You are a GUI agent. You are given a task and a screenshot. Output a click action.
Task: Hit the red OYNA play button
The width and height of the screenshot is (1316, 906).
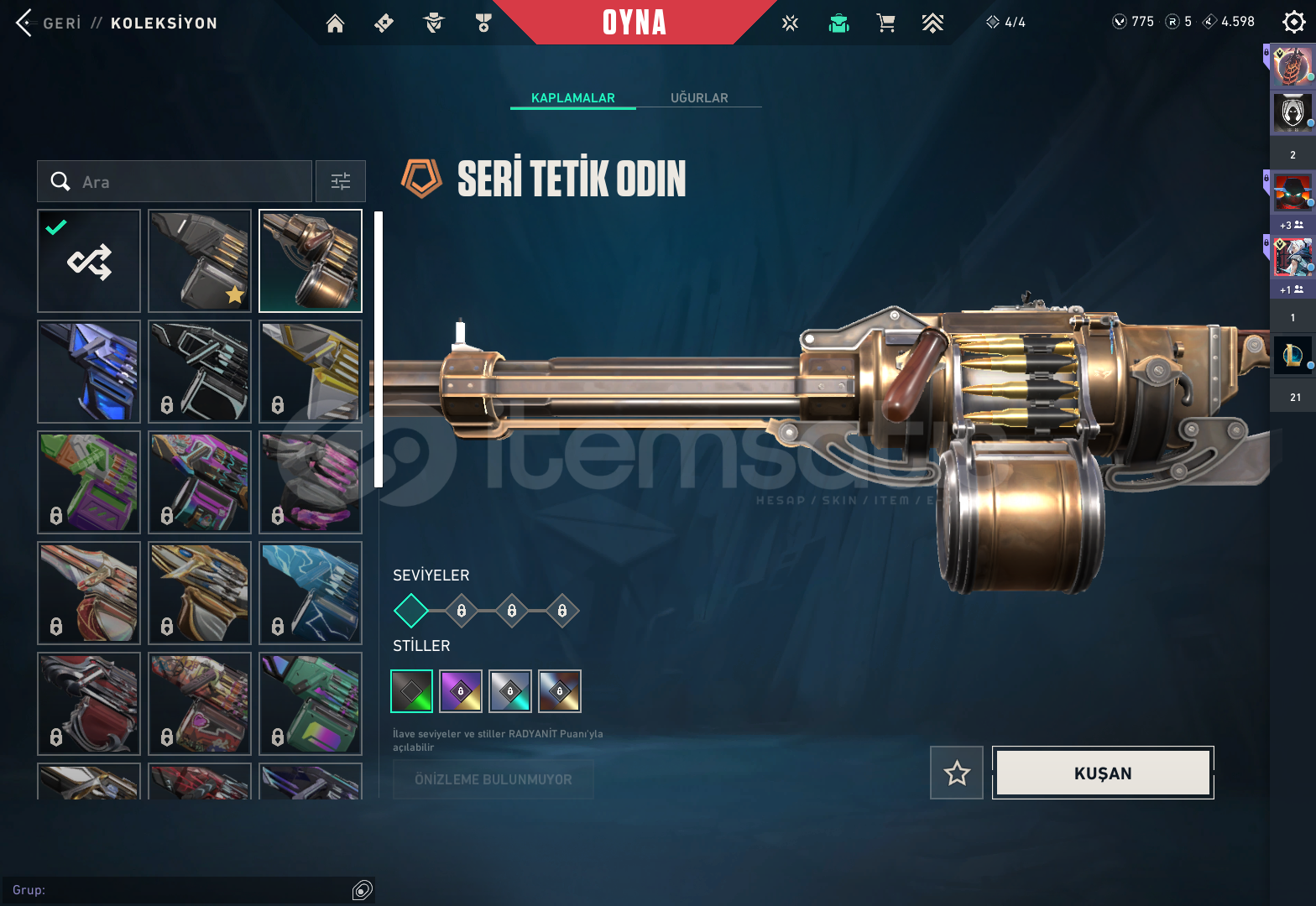(634, 23)
